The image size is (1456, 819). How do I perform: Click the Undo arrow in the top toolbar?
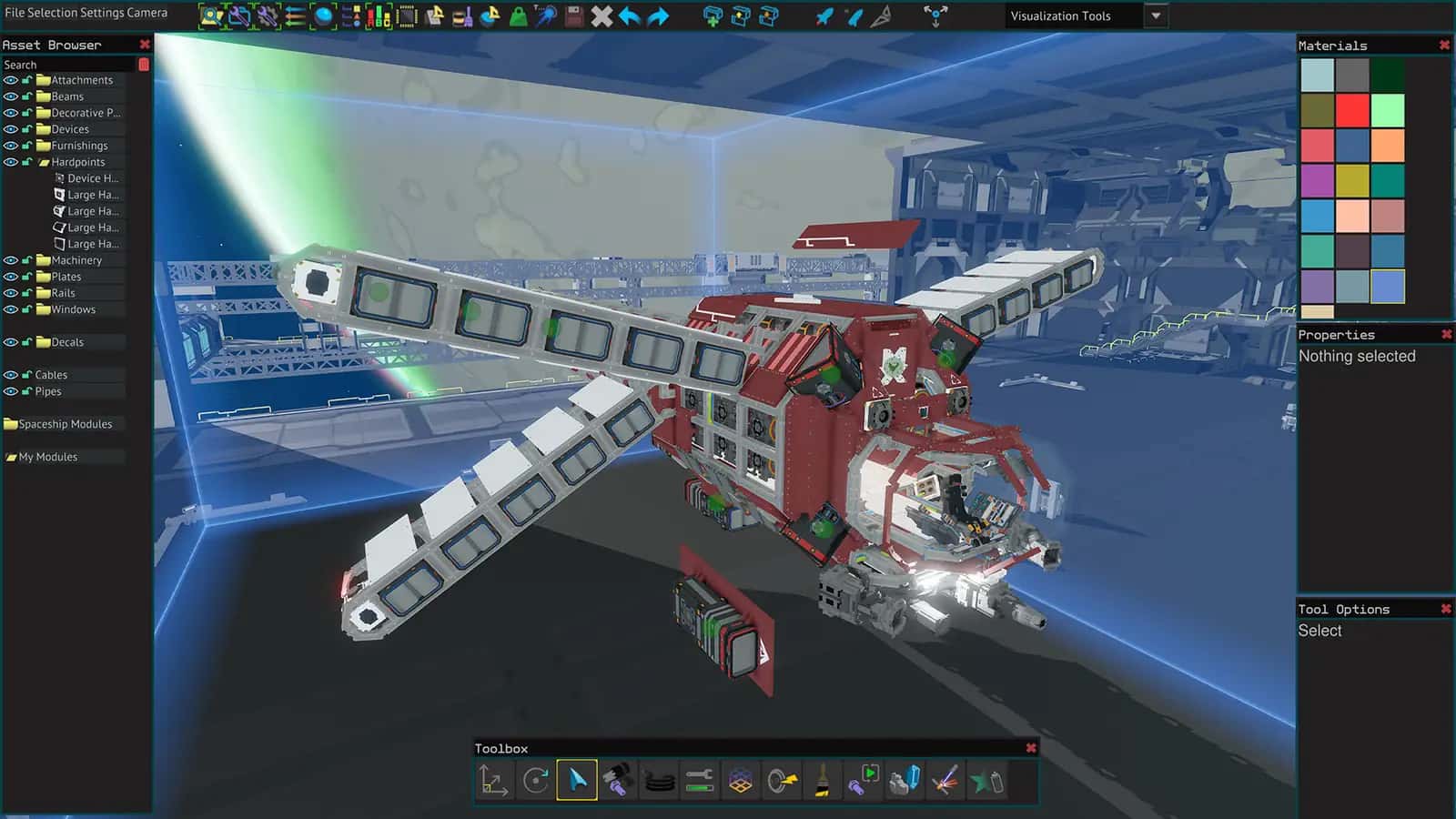(x=630, y=15)
